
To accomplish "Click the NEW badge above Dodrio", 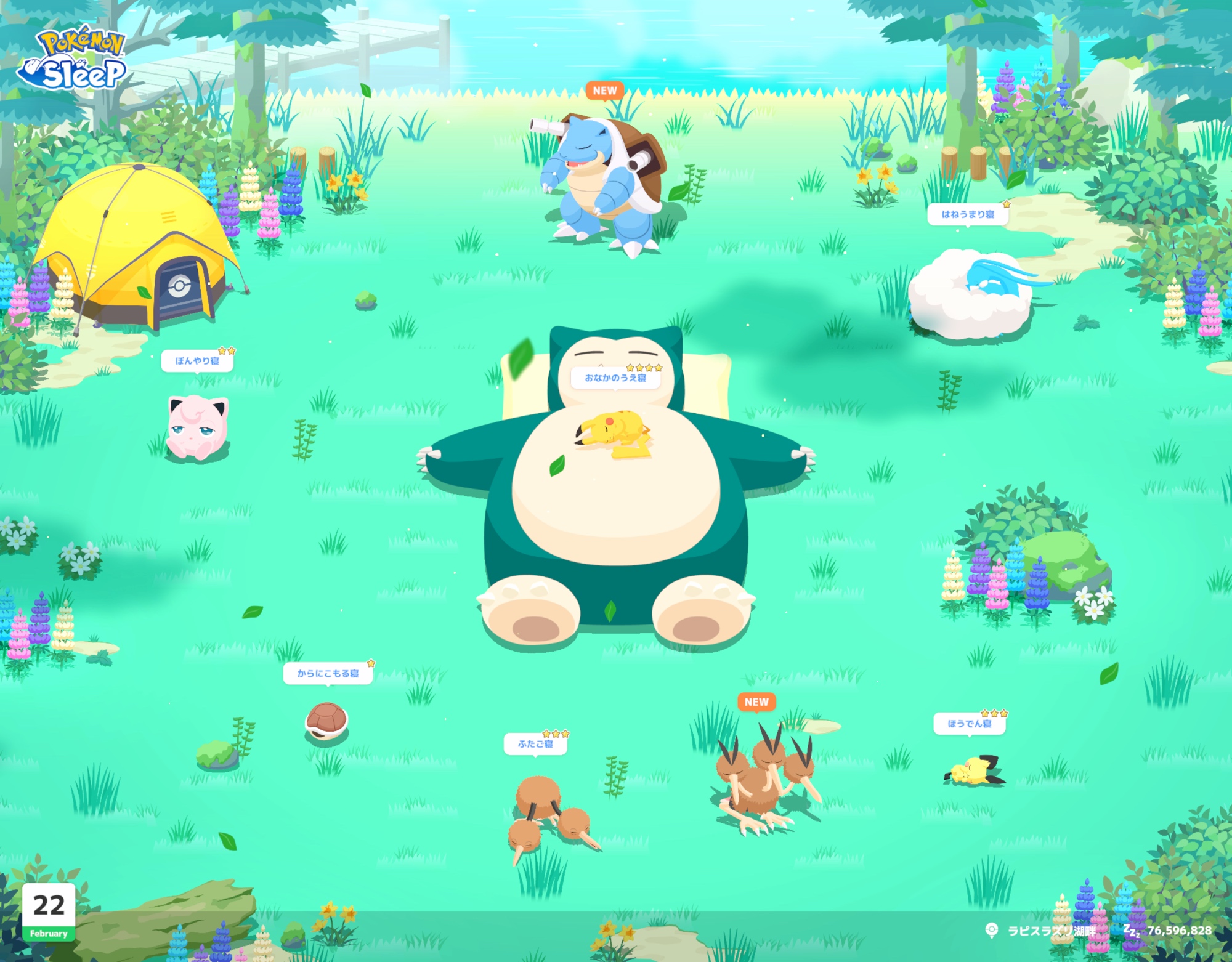I will pos(756,701).
